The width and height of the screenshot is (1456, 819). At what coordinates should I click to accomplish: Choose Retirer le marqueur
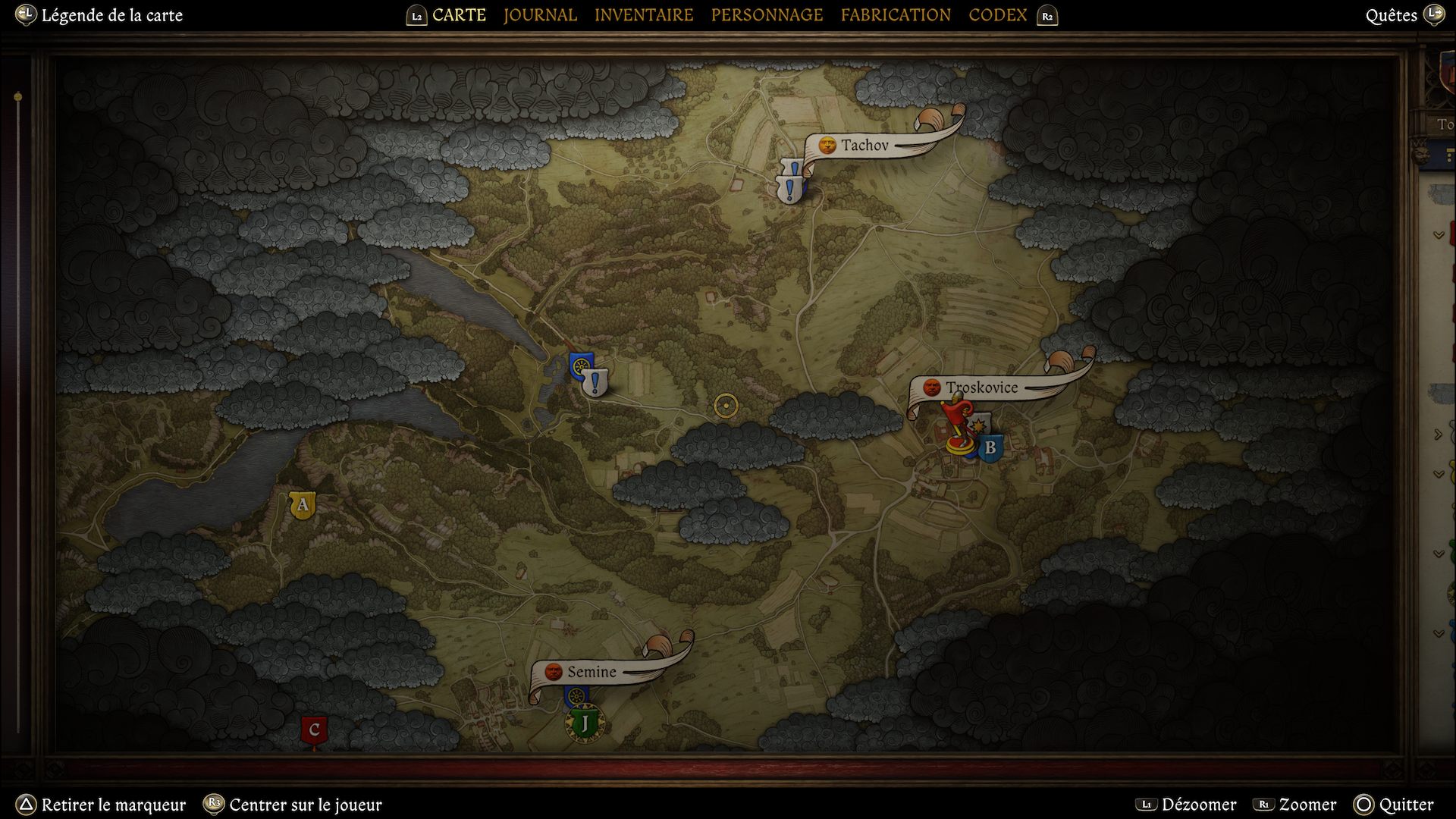[x=113, y=805]
